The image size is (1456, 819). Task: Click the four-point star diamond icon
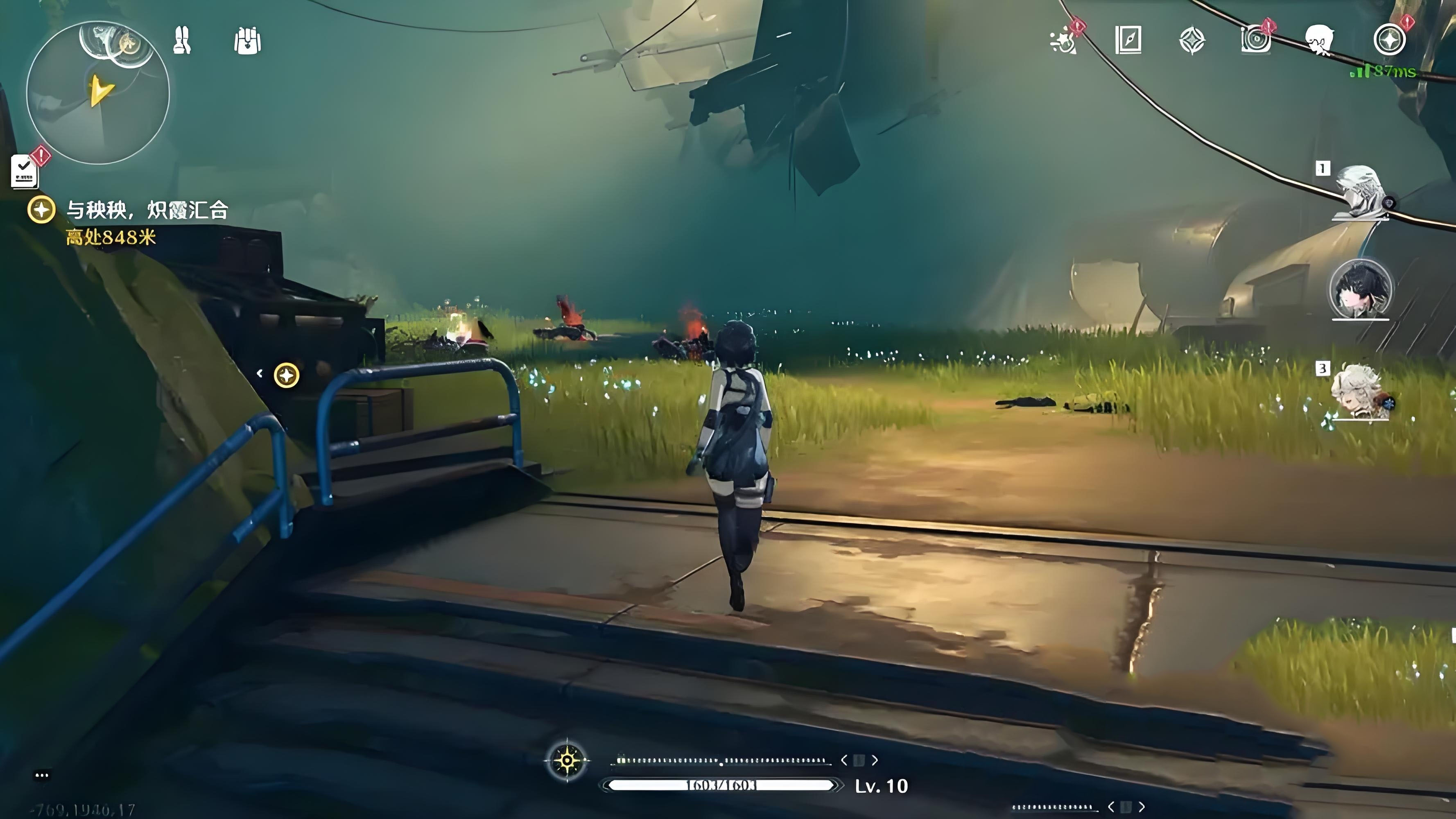tap(1192, 41)
